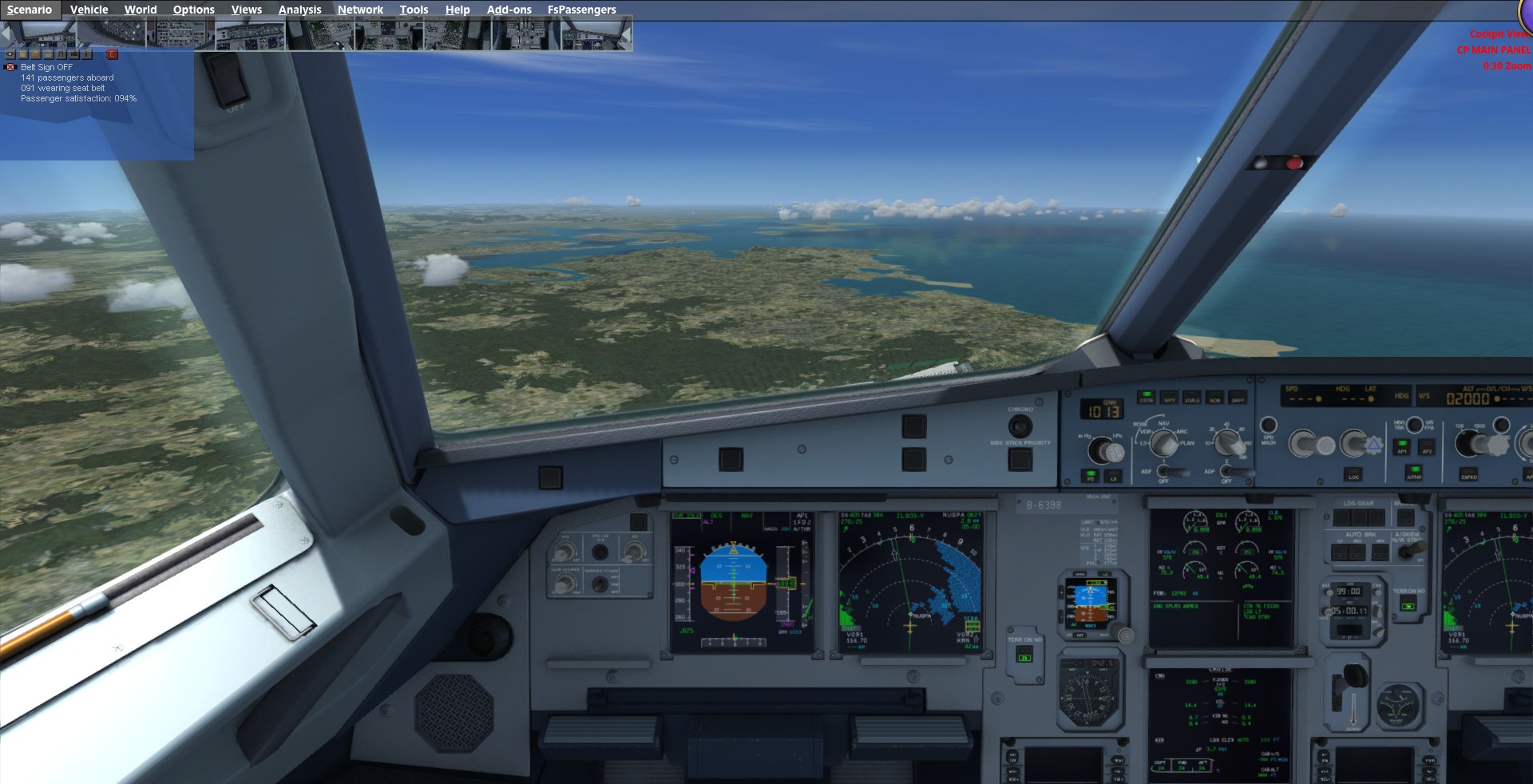This screenshot has height=784, width=1533.
Task: Open the Tools menu
Action: [x=414, y=10]
